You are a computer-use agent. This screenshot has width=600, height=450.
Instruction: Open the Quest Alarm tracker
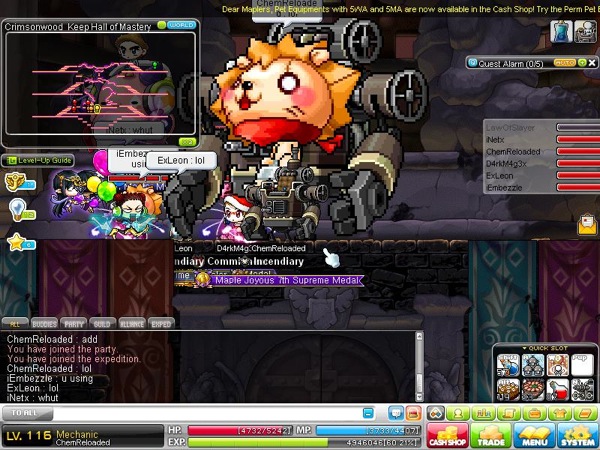[512, 62]
